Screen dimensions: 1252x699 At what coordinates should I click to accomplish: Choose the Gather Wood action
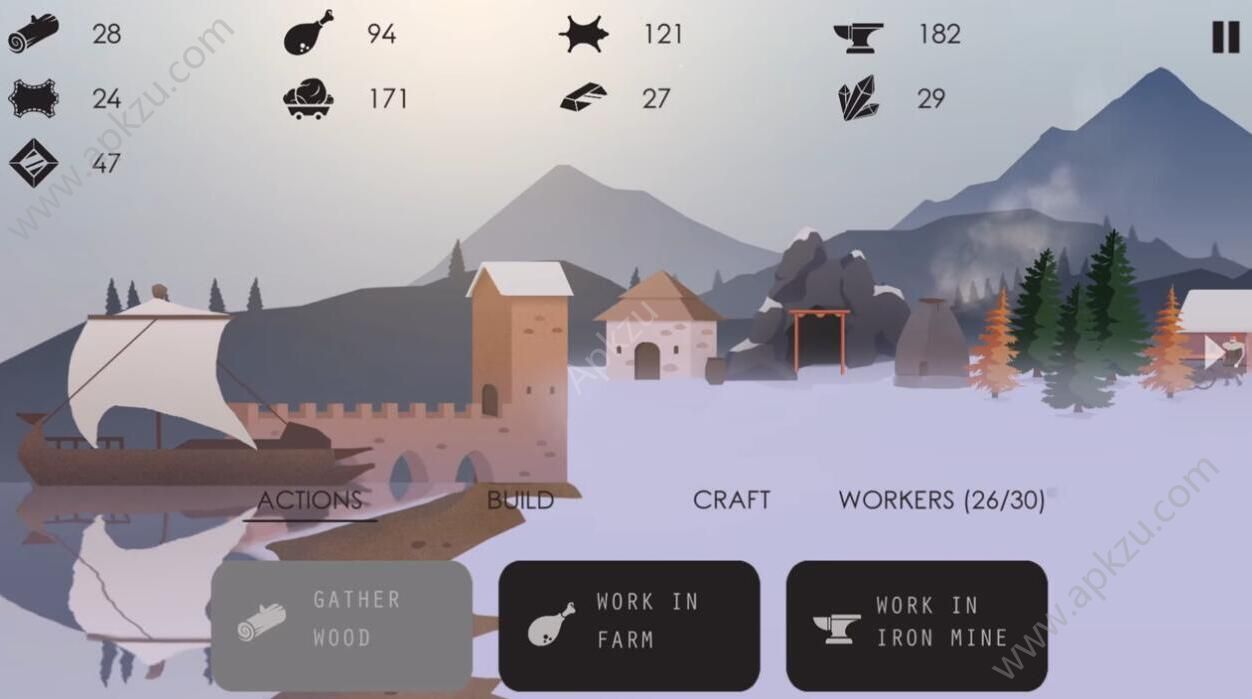341,625
